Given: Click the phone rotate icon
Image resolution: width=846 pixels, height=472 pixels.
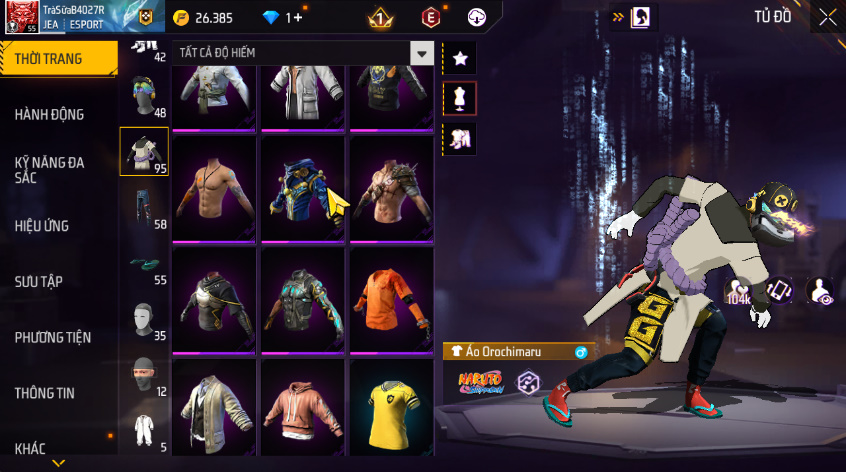Looking at the screenshot, I should (780, 291).
